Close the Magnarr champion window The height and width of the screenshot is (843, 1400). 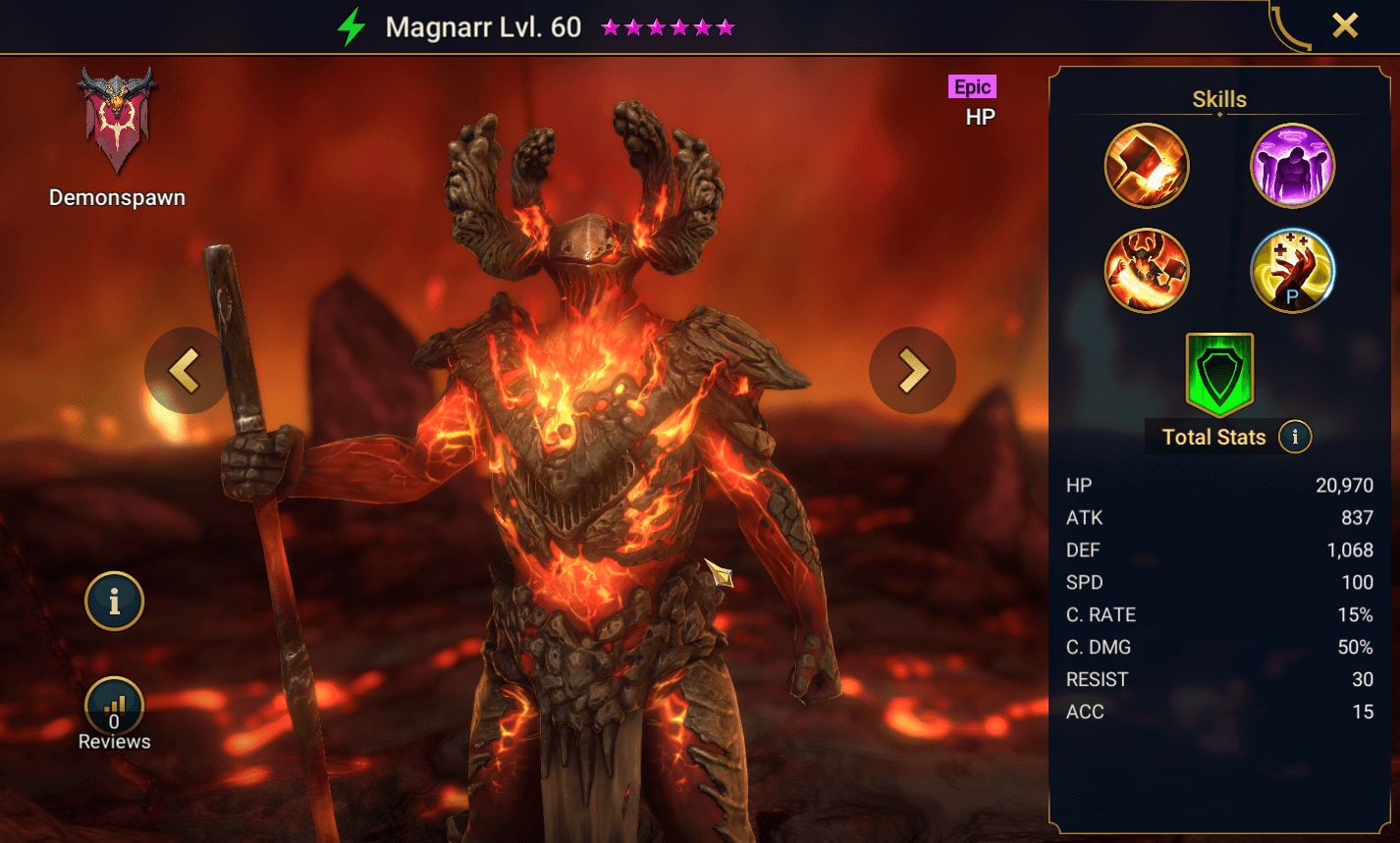click(1344, 26)
